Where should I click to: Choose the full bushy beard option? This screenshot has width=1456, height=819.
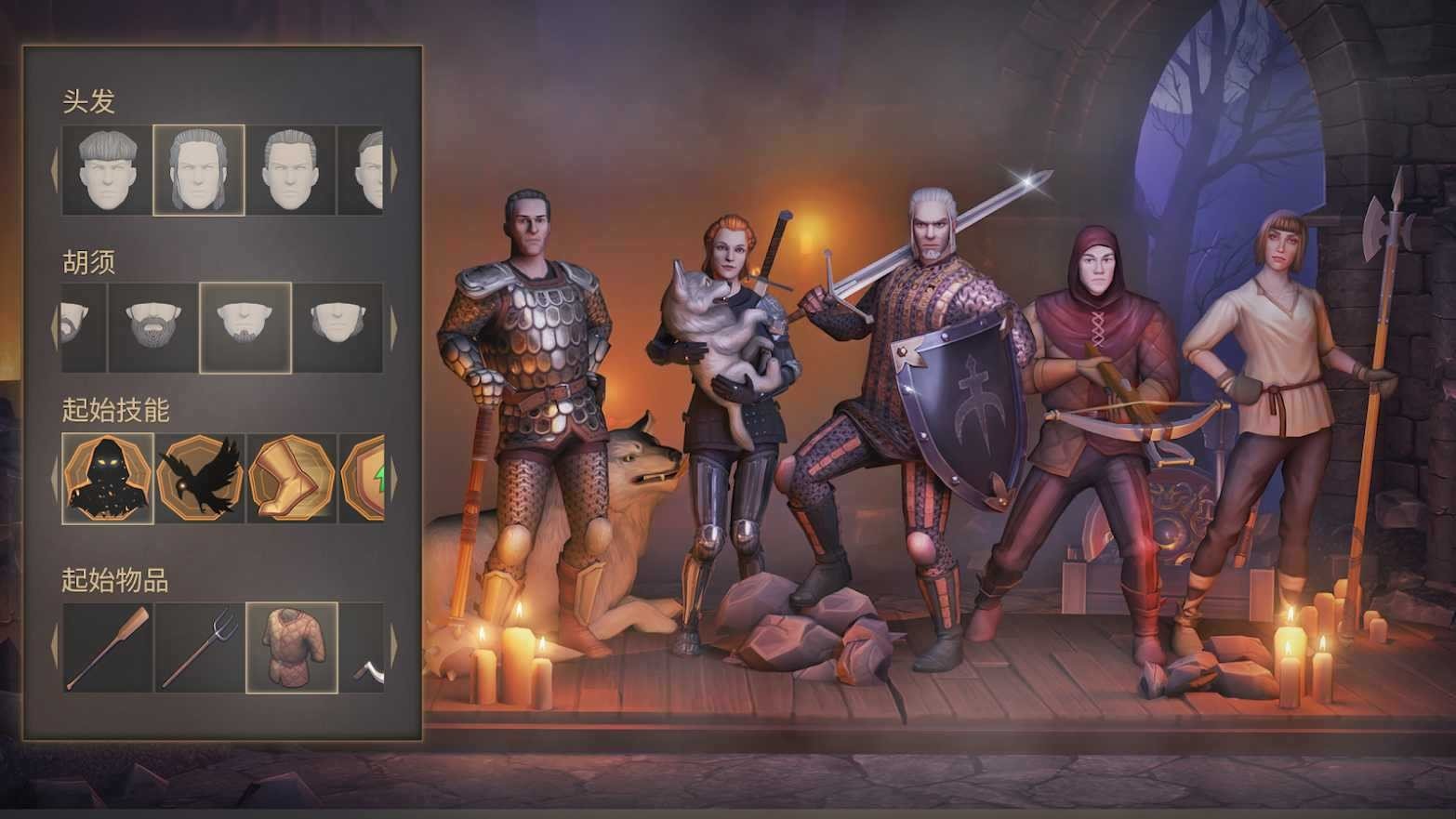click(152, 327)
